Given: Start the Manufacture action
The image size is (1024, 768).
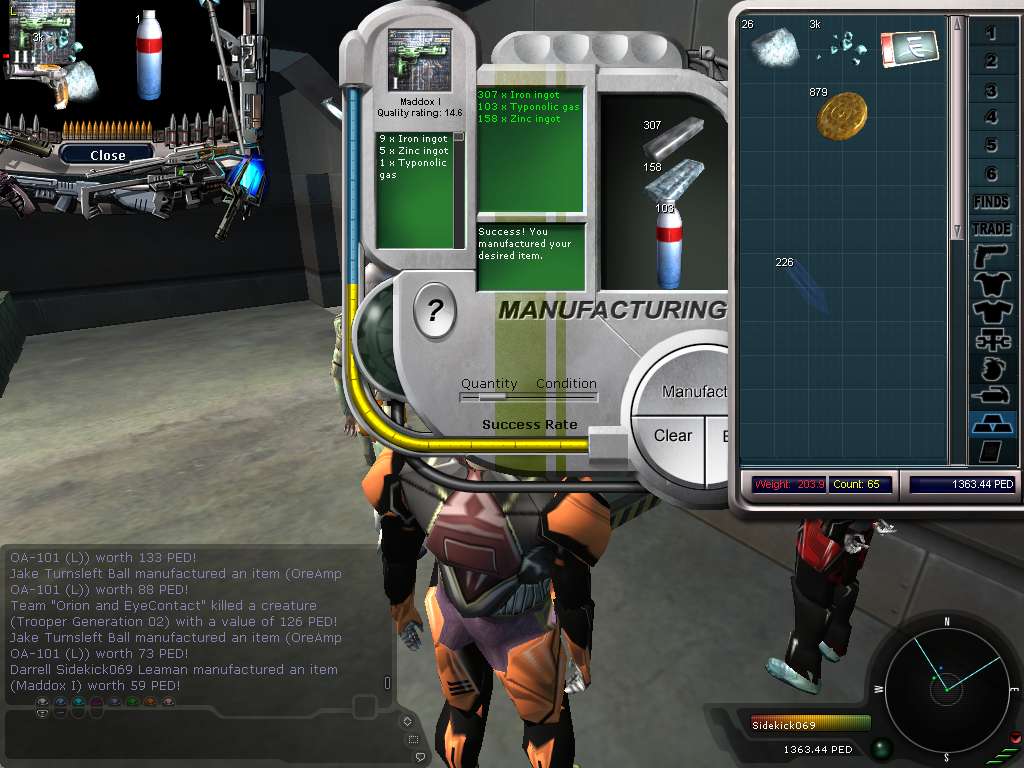Looking at the screenshot, I should 696,392.
